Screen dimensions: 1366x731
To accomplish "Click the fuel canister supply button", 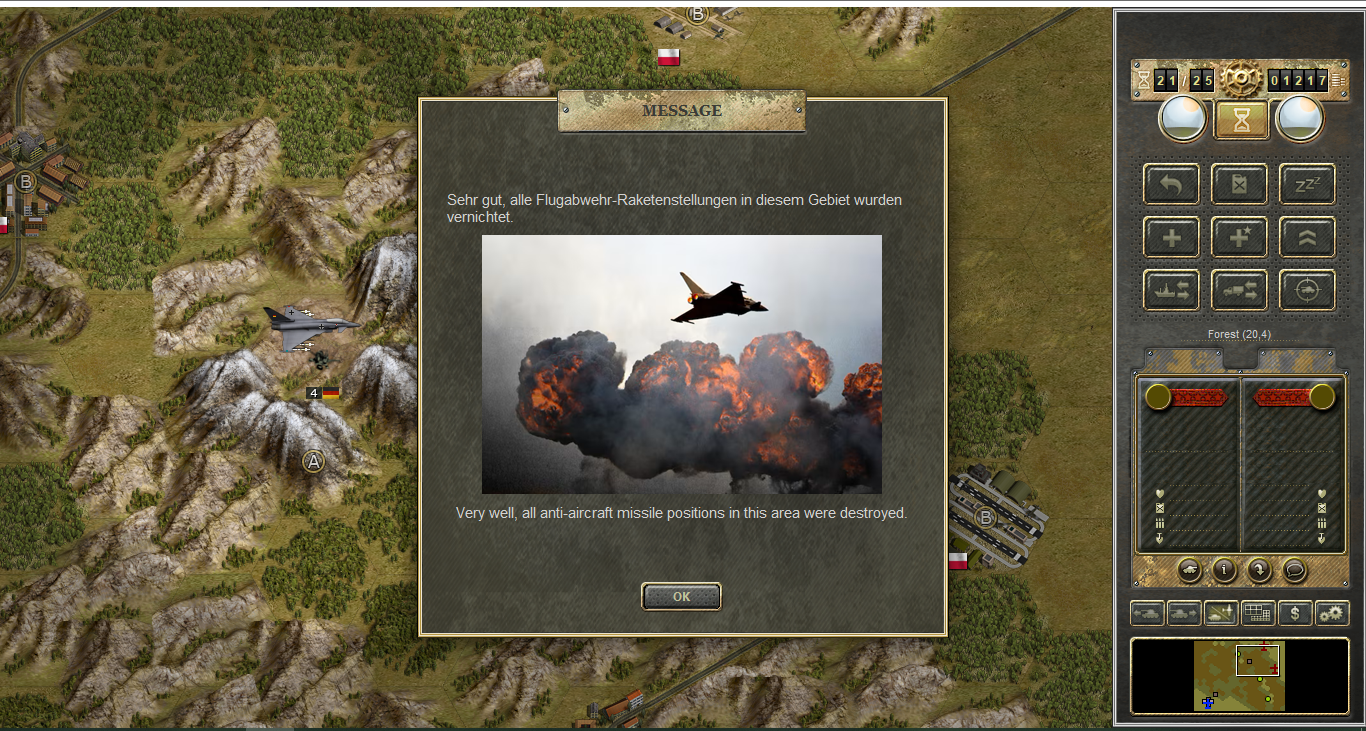I will (1239, 185).
